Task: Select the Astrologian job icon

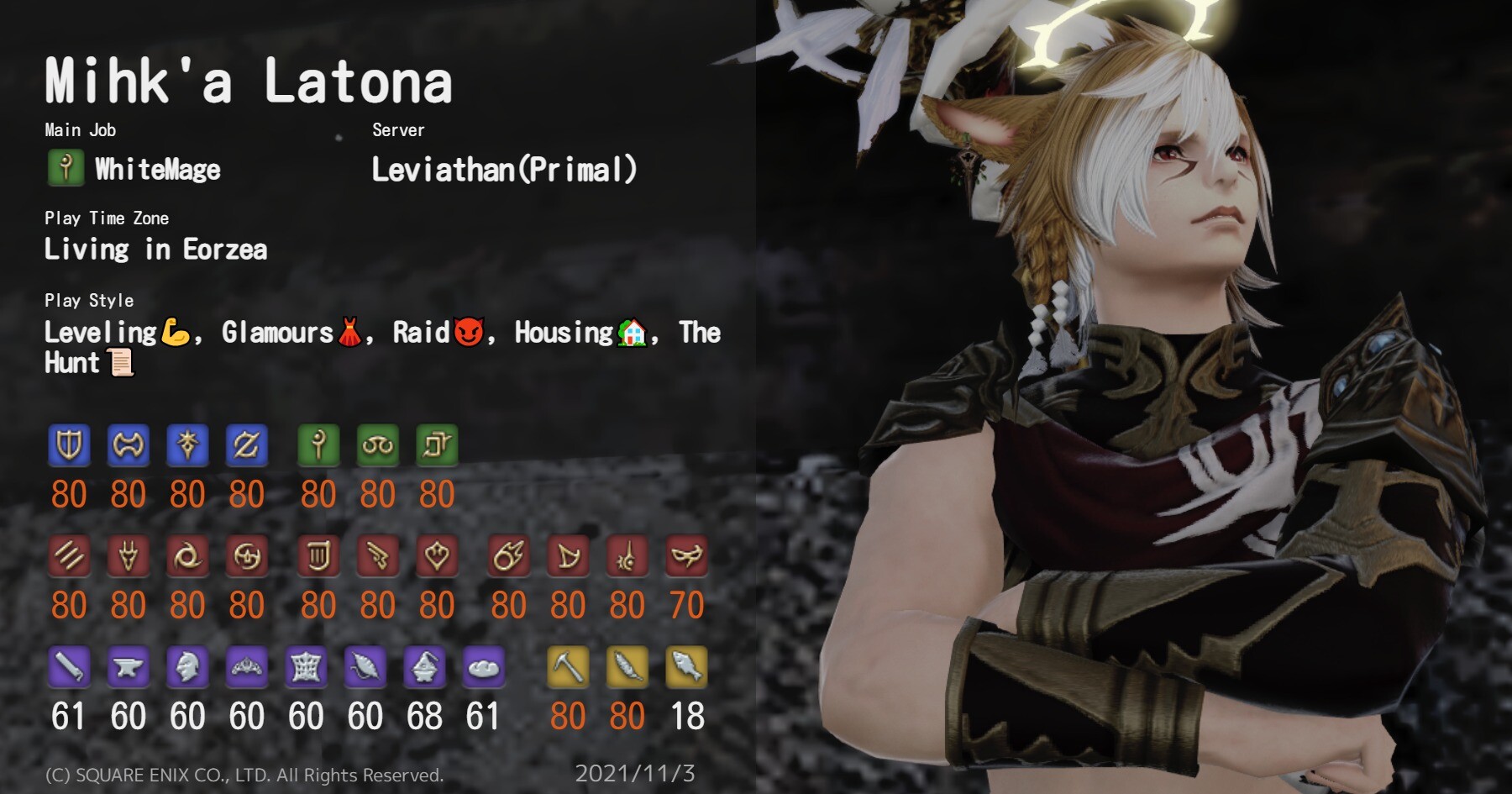Action: [437, 445]
